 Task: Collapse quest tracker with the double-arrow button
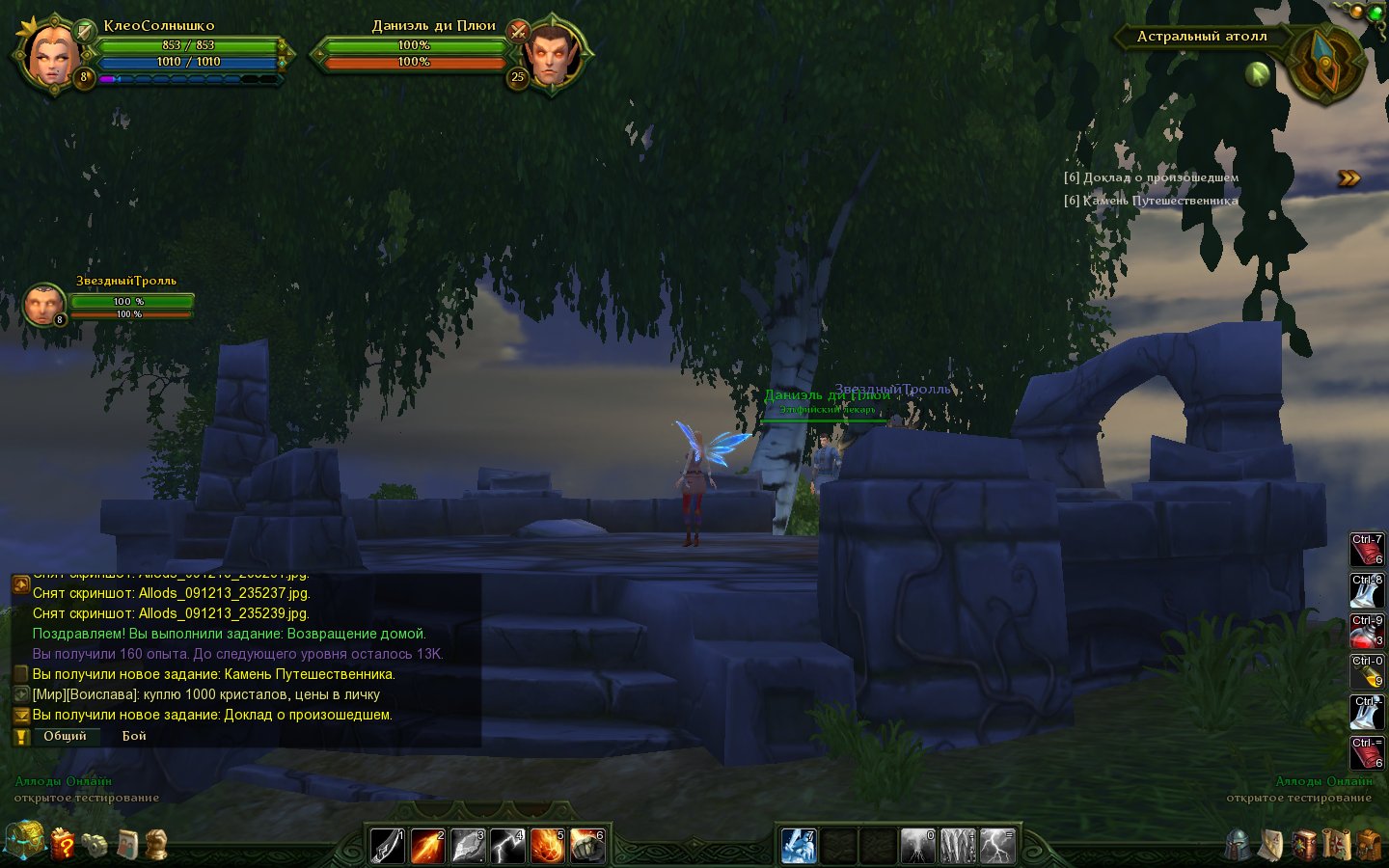point(1348,178)
